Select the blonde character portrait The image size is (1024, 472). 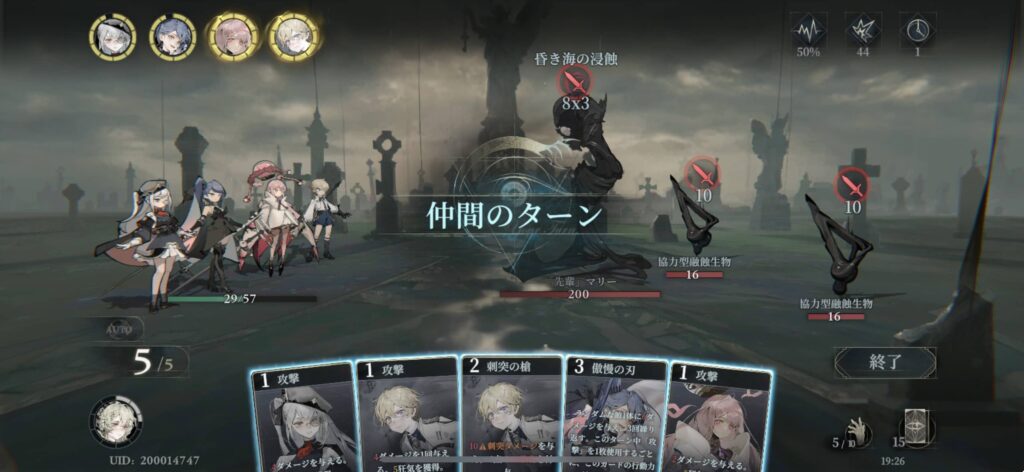click(x=293, y=37)
